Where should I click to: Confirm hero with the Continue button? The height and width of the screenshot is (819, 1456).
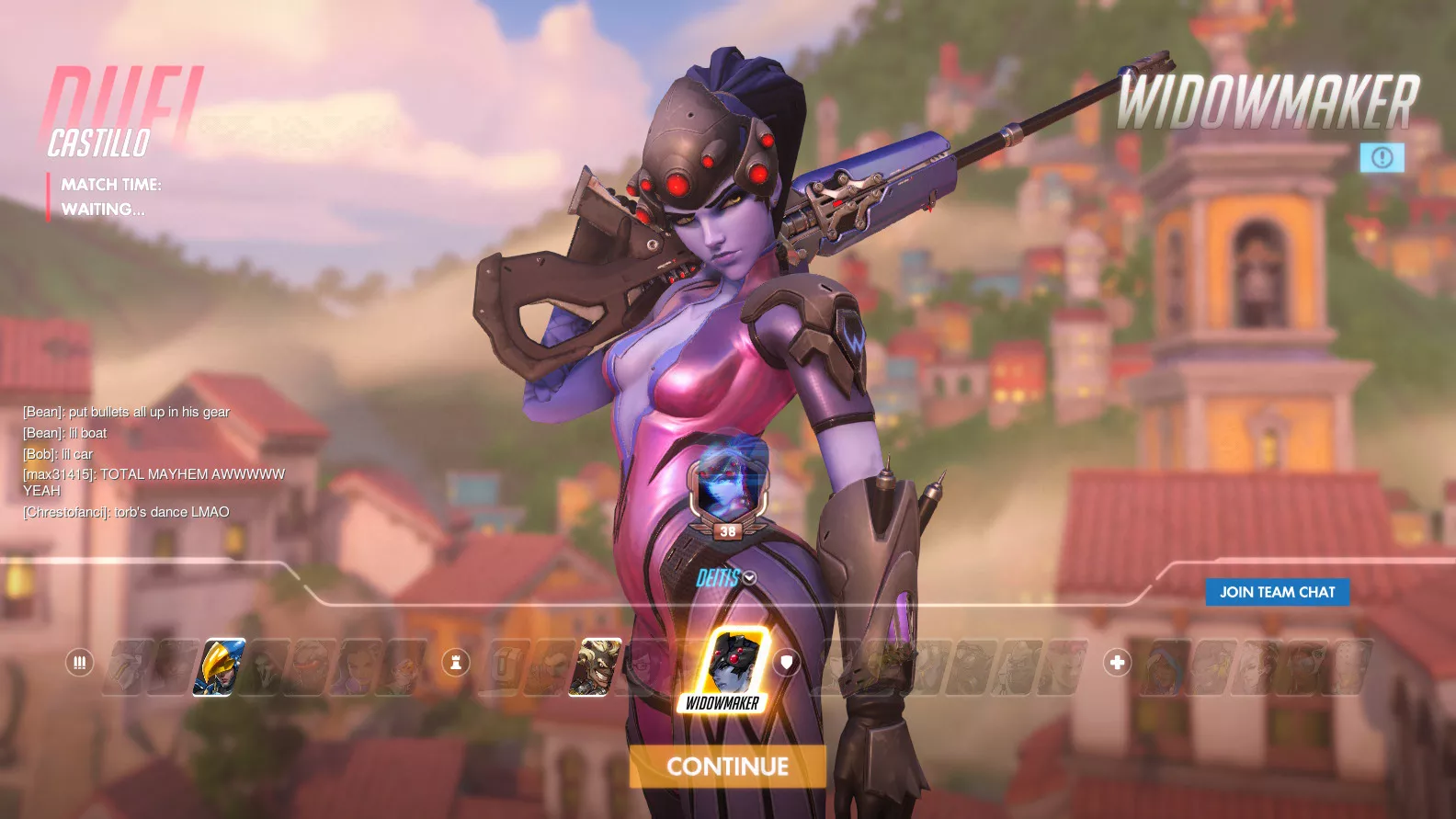tap(727, 767)
